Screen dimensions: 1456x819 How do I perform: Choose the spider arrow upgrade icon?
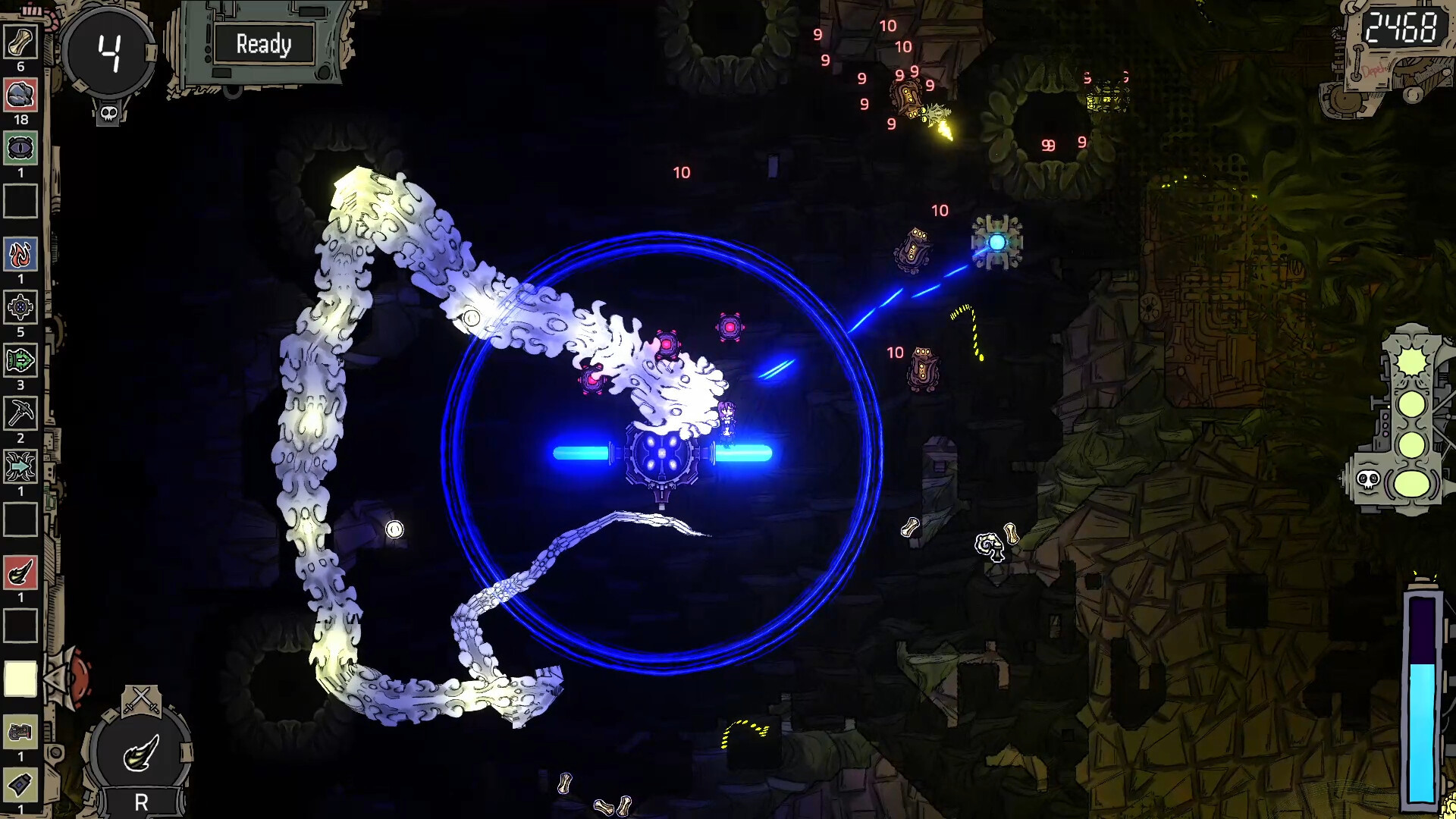tap(20, 467)
